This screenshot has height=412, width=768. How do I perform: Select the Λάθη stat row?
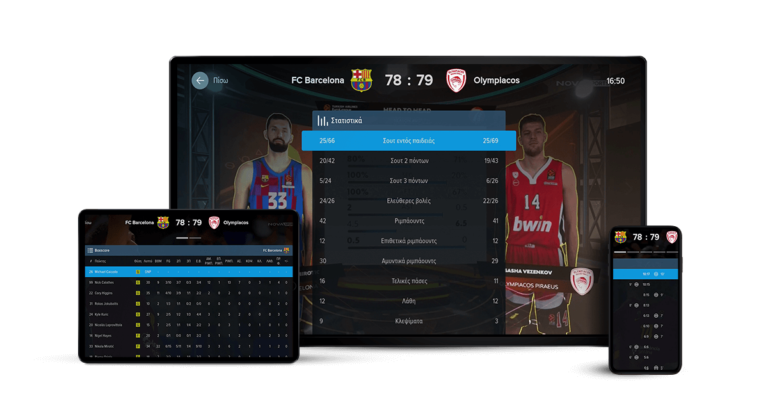coord(409,301)
